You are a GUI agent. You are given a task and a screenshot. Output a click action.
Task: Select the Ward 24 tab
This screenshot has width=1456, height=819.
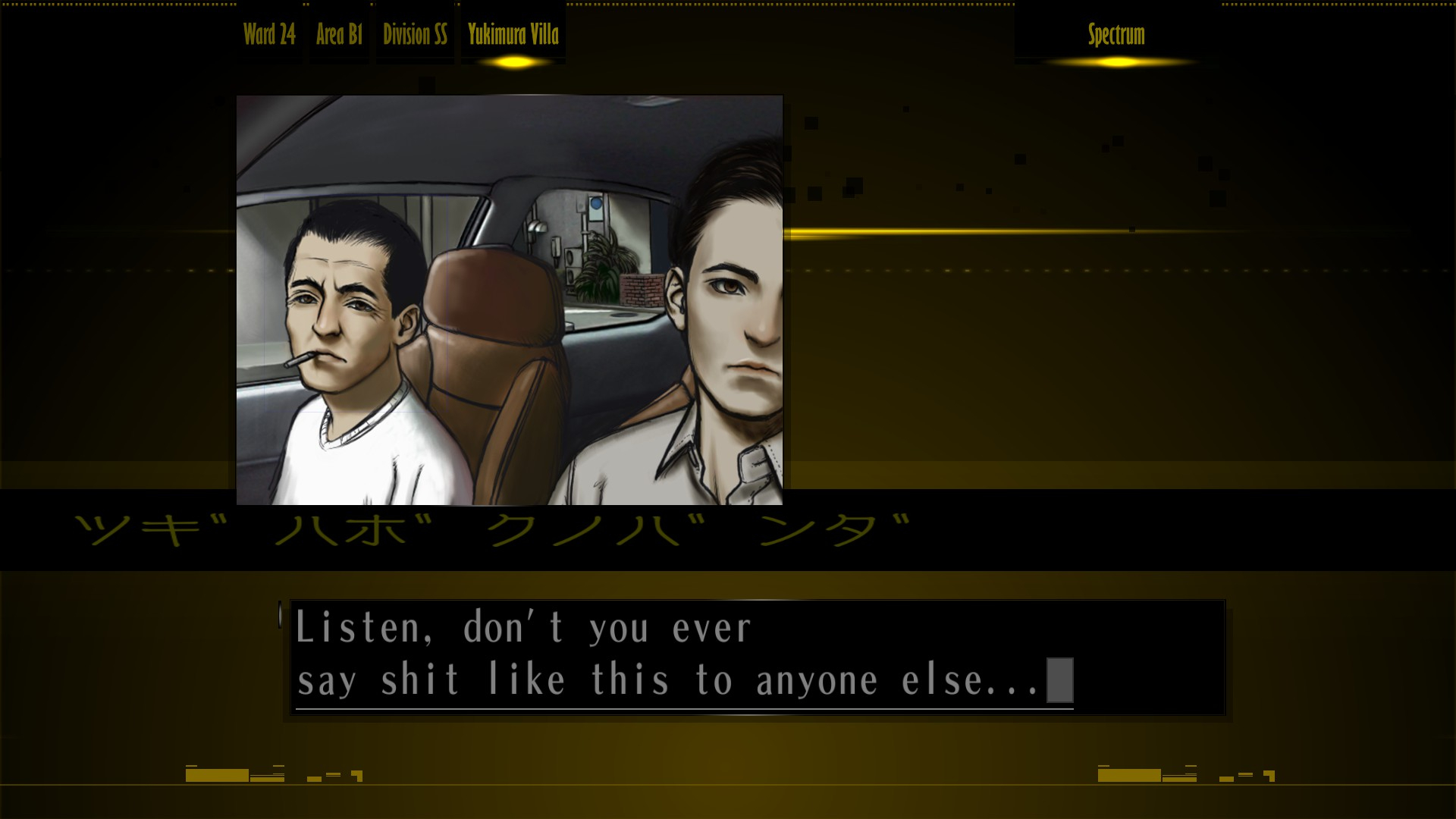[269, 34]
